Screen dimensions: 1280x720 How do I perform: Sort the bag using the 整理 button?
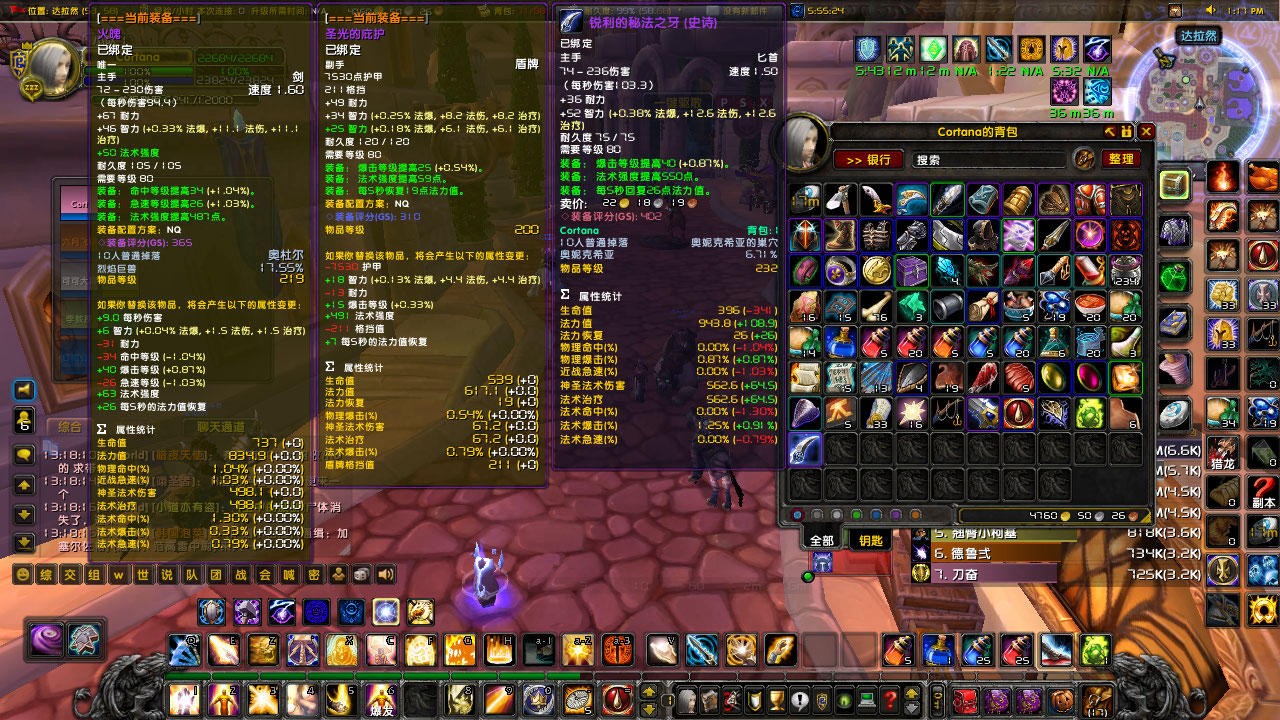pyautogui.click(x=1122, y=160)
